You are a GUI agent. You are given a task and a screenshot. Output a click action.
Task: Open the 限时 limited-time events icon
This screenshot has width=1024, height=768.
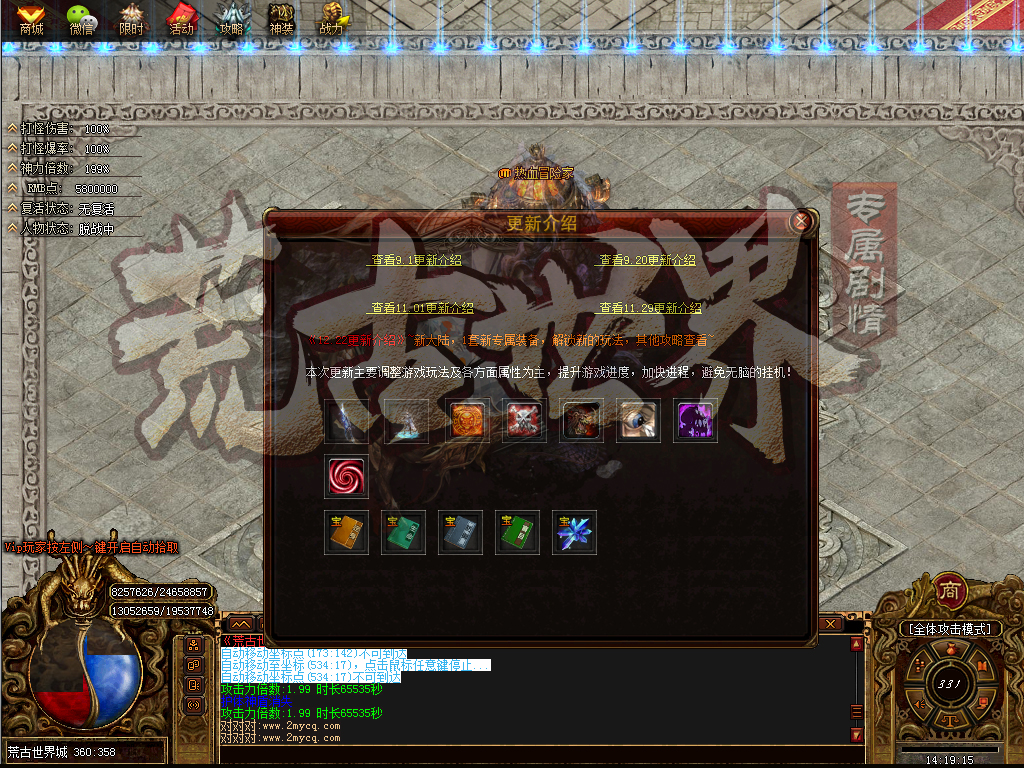click(132, 19)
